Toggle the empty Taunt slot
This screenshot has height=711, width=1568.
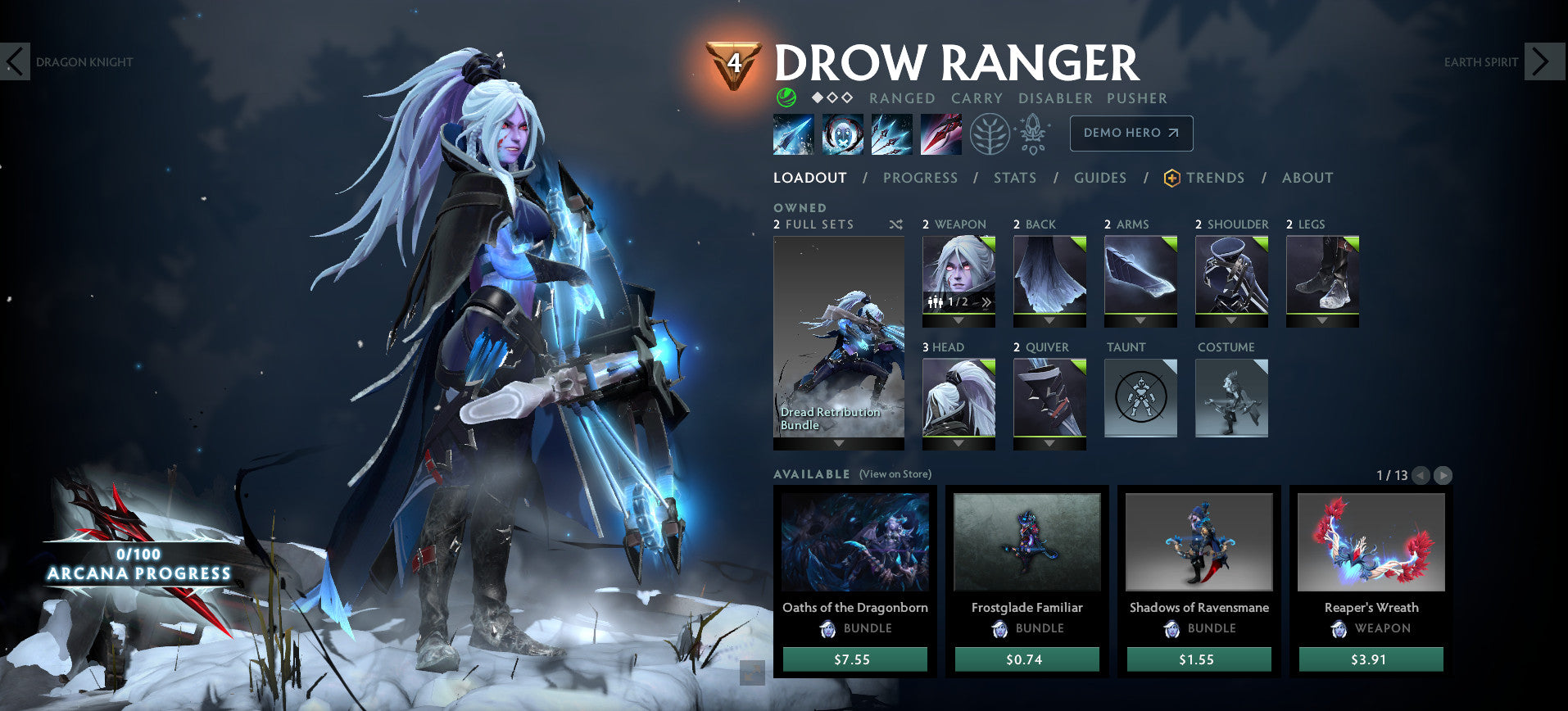point(1140,398)
